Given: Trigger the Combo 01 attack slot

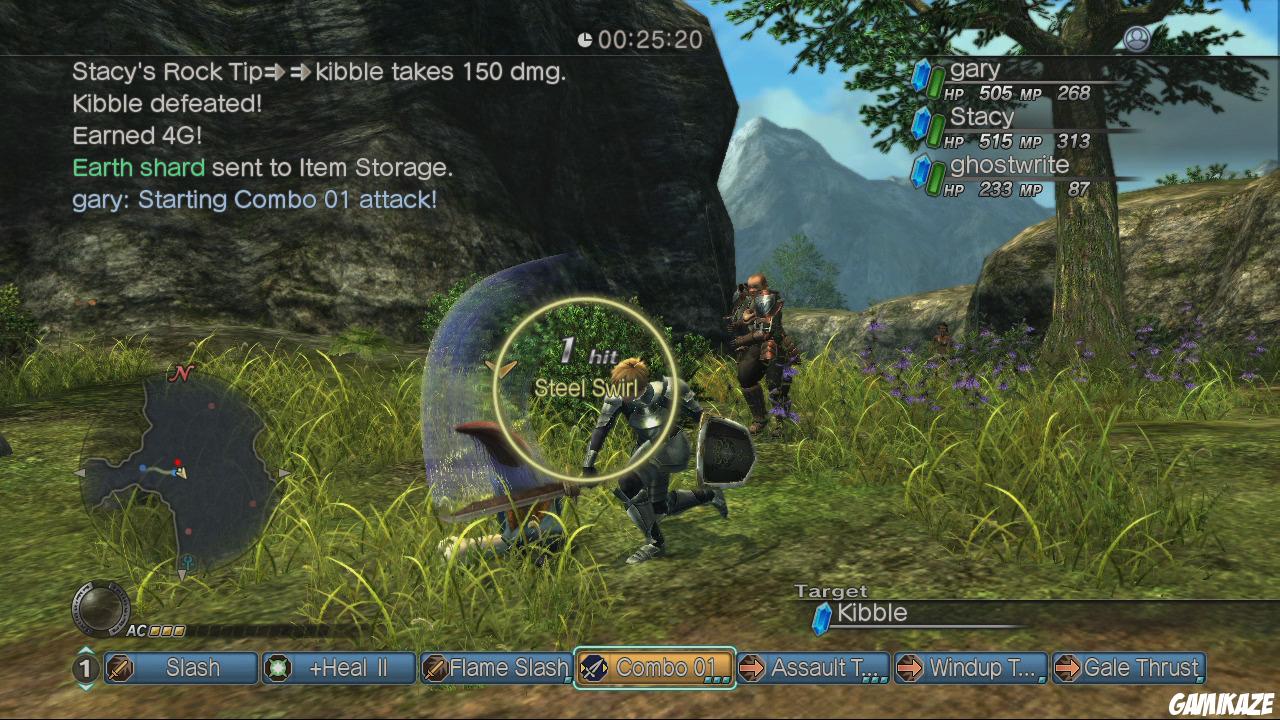Looking at the screenshot, I should (x=655, y=668).
